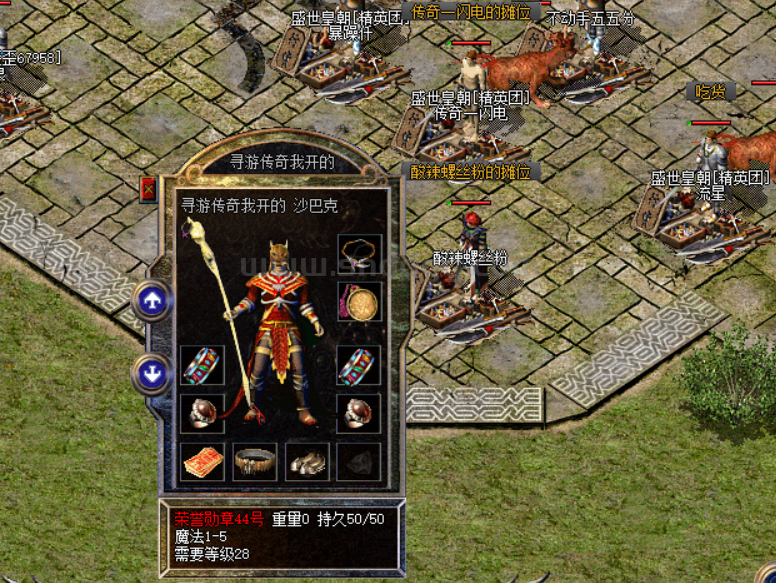The height and width of the screenshot is (583, 776).
Task: Select the red talisman slot
Action: point(202,462)
